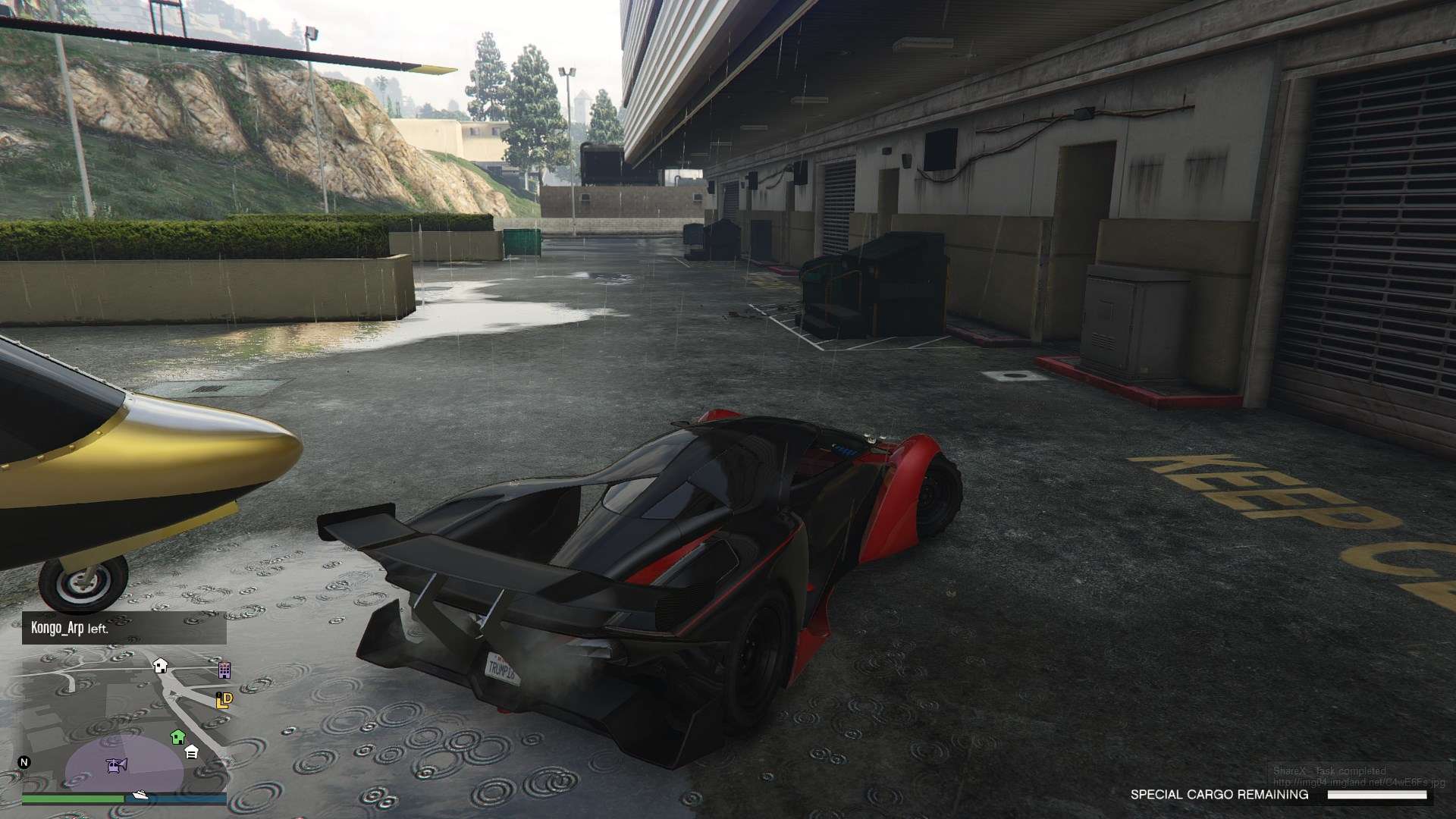Viewport: 1456px width, 819px height.
Task: Select the green house property blip
Action: pyautogui.click(x=177, y=736)
